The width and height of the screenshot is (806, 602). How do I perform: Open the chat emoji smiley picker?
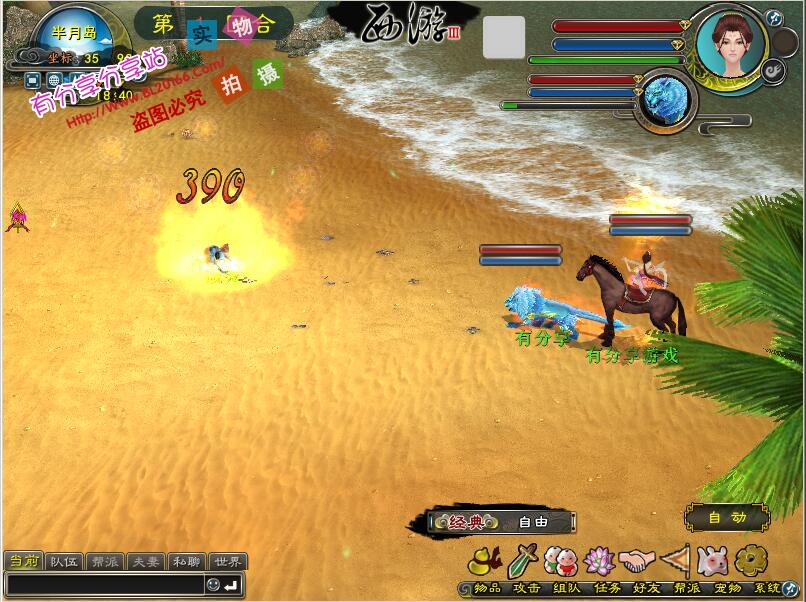point(213,584)
